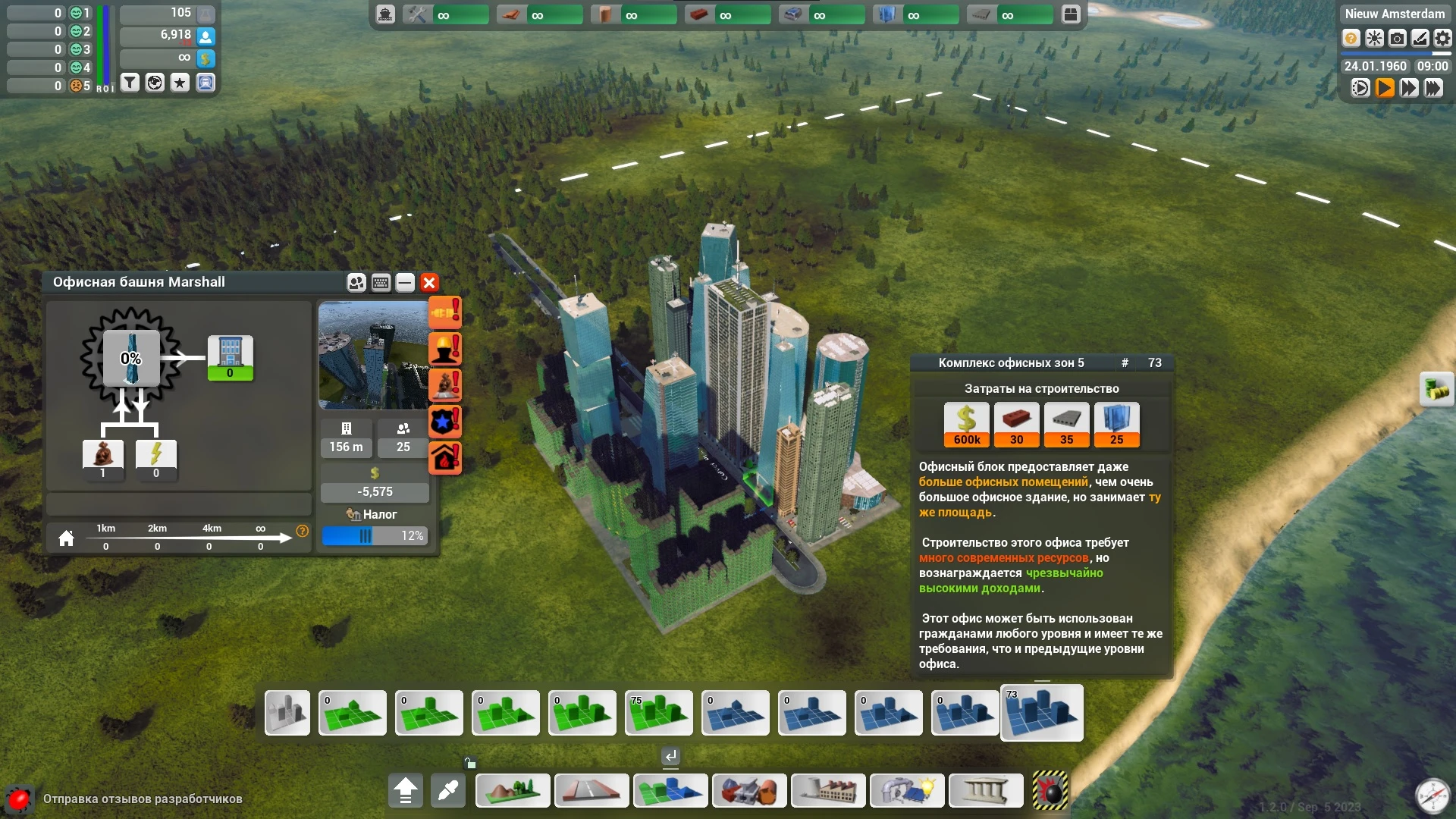Open the help question mark icon
Image resolution: width=1456 pixels, height=819 pixels.
coord(1351,37)
